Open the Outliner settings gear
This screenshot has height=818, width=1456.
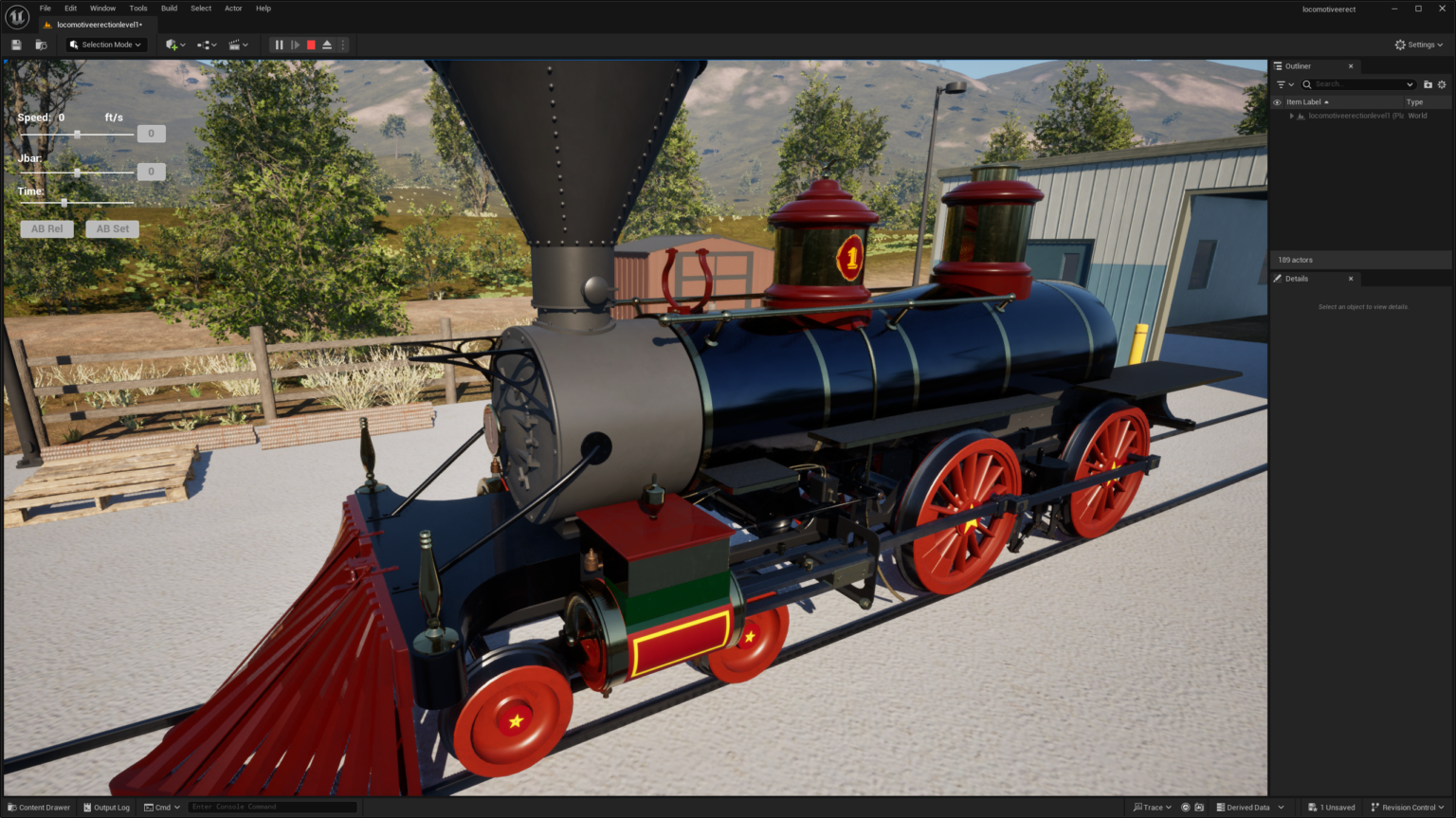click(x=1442, y=84)
